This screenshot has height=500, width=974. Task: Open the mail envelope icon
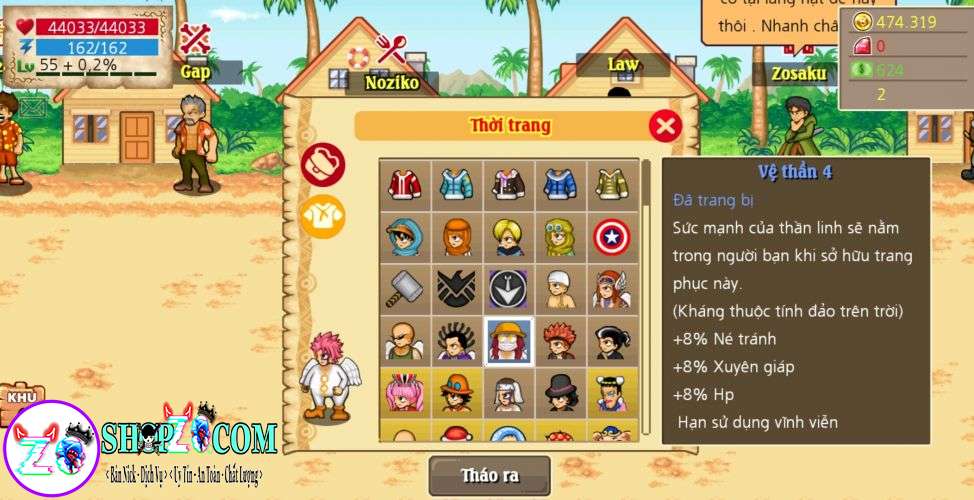32,107
